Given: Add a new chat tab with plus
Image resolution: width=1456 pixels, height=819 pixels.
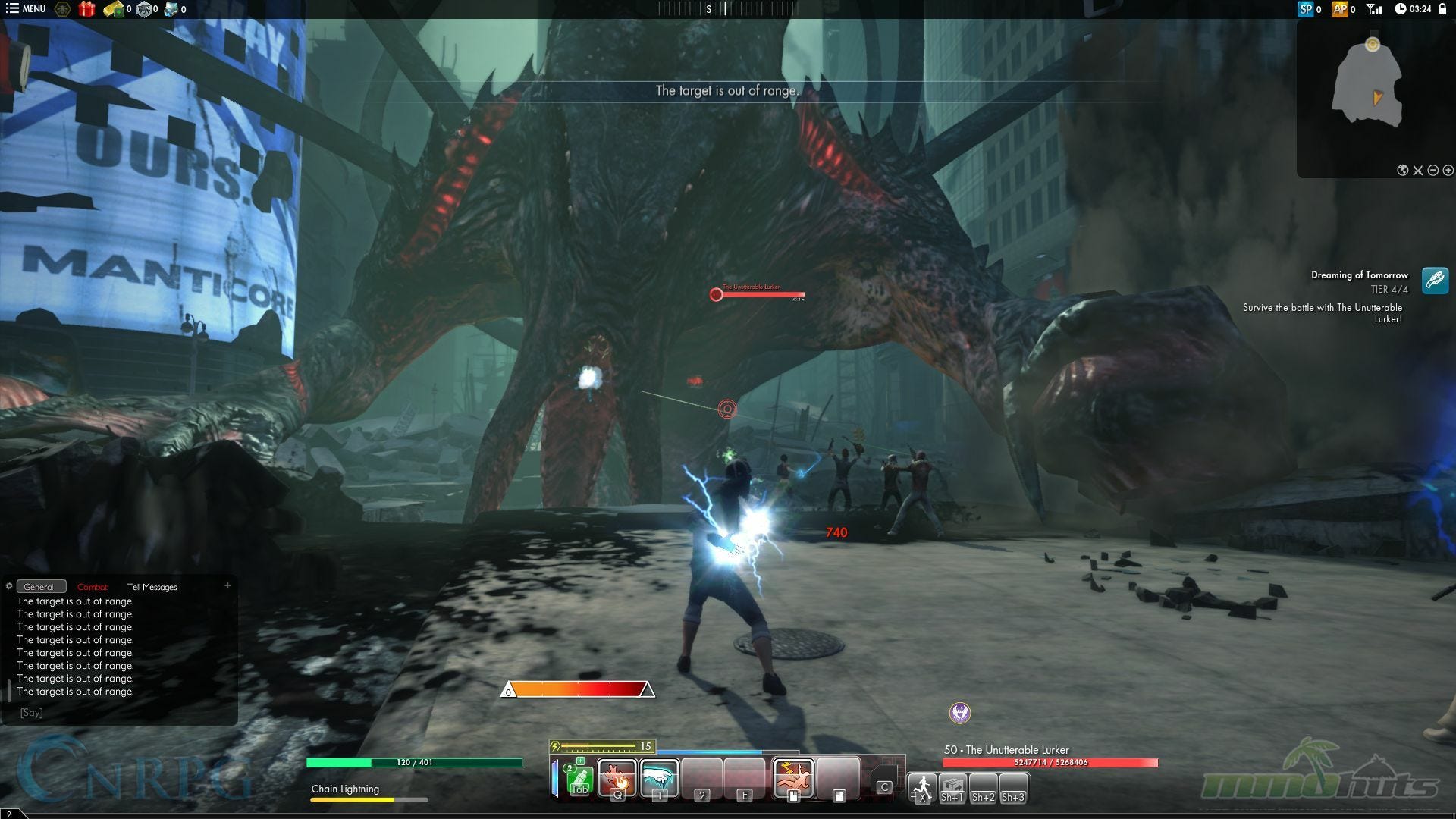Looking at the screenshot, I should 227,585.
